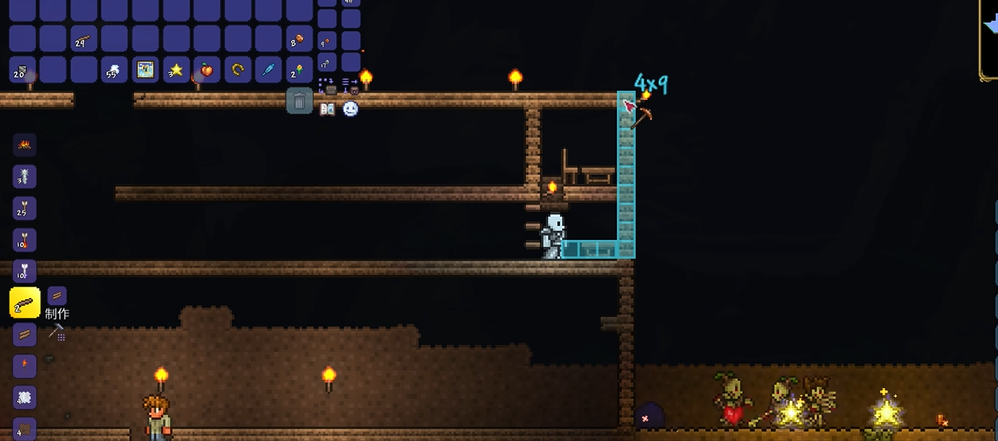Sort the inventory with the sort button
The width and height of the screenshot is (998, 441).
pos(350,84)
